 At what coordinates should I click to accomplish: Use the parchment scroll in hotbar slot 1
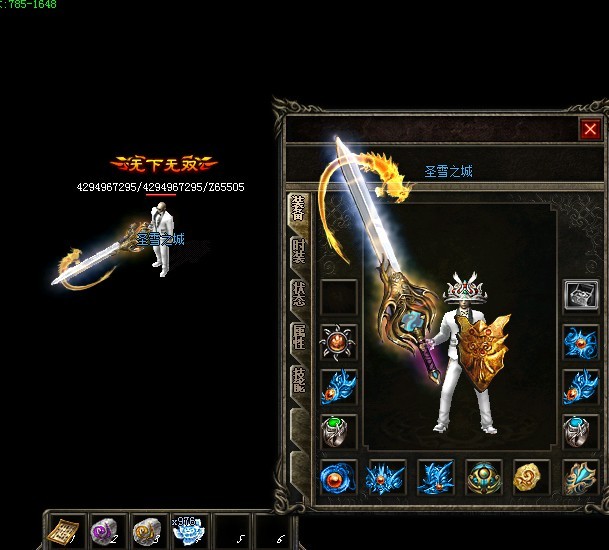(x=67, y=530)
